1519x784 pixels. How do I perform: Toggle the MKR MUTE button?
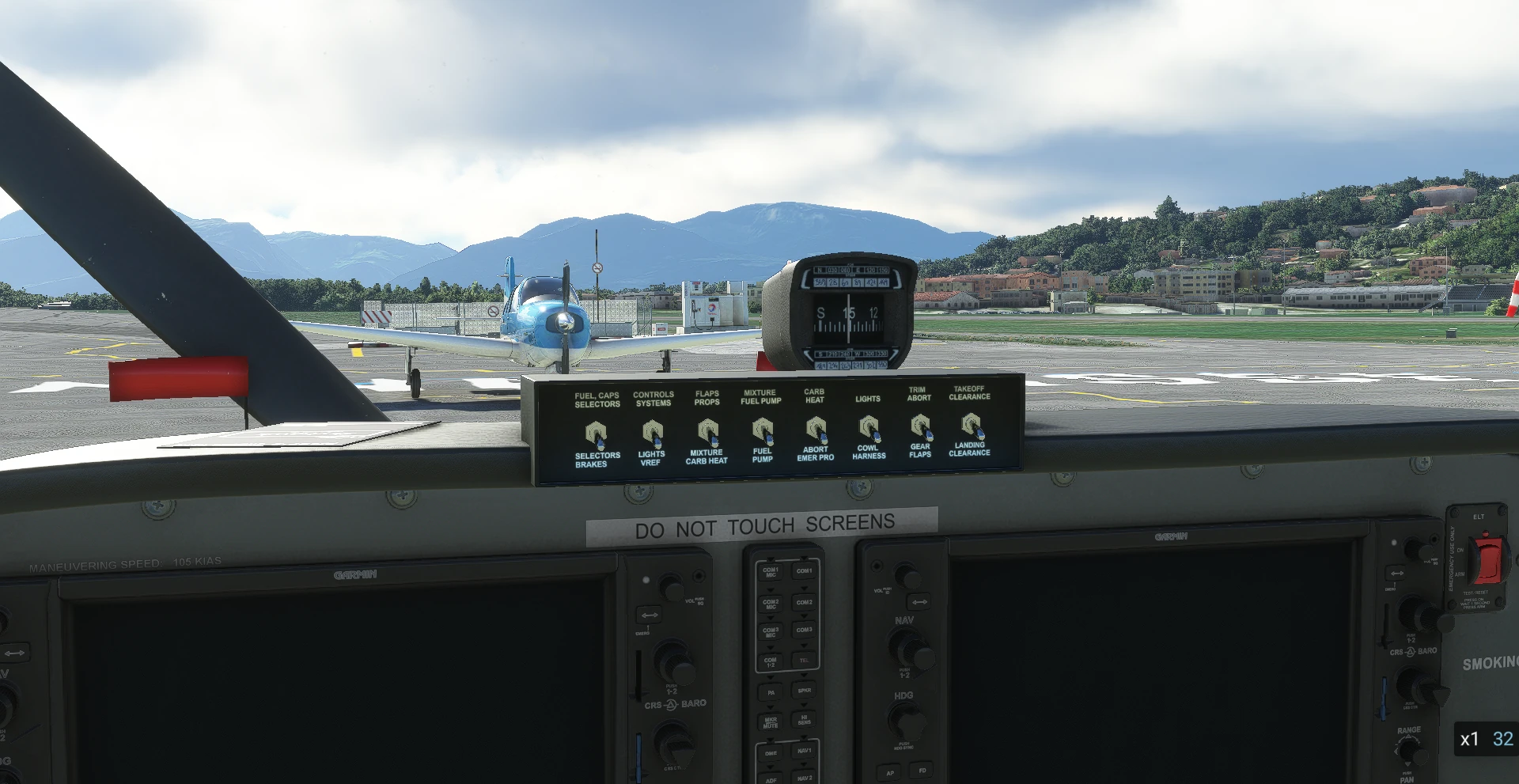click(x=771, y=722)
